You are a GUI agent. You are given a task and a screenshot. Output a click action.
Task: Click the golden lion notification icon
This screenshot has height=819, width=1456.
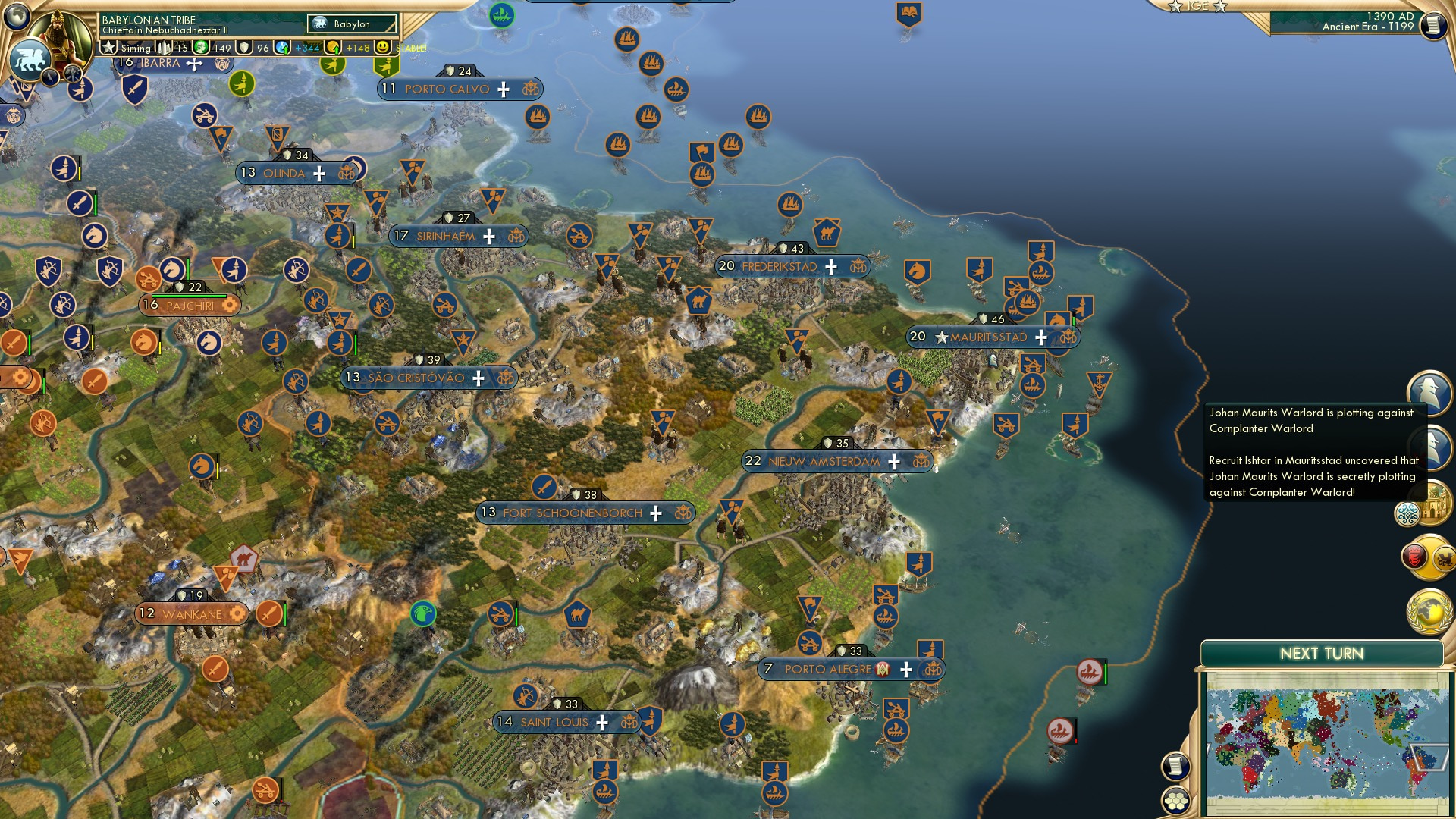(1444, 557)
